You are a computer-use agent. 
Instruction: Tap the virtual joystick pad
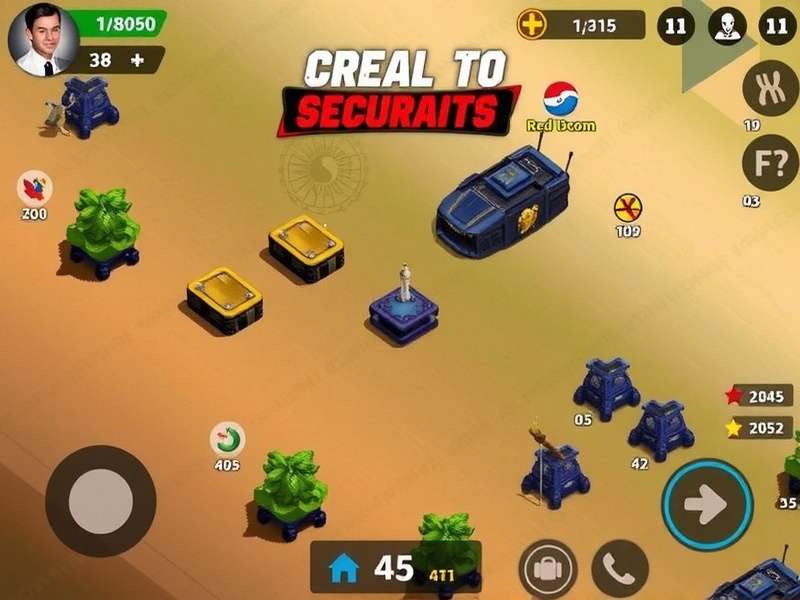point(100,500)
